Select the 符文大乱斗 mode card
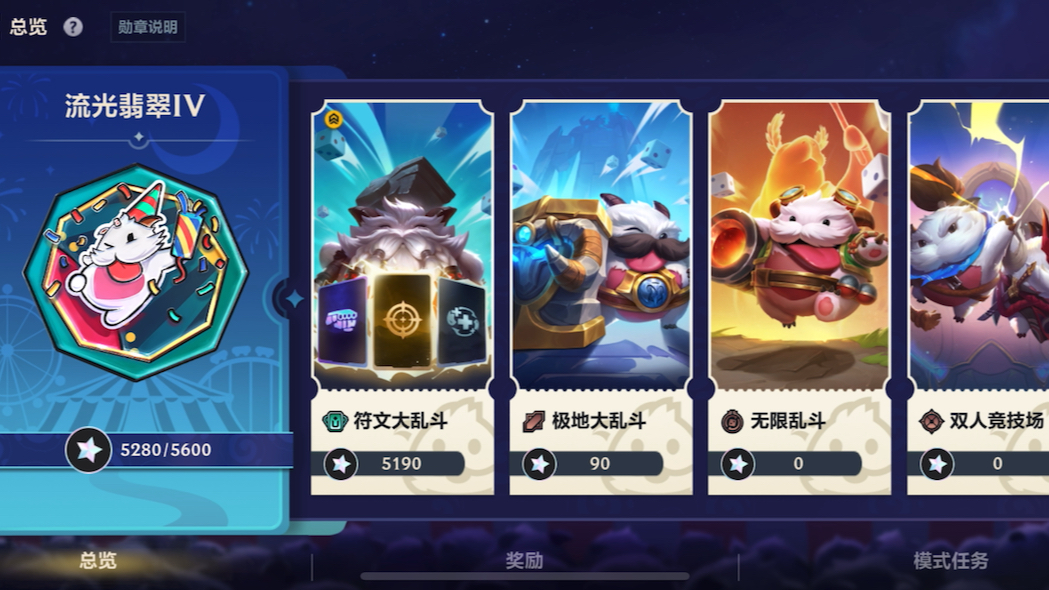This screenshot has width=1049, height=590. (402, 297)
